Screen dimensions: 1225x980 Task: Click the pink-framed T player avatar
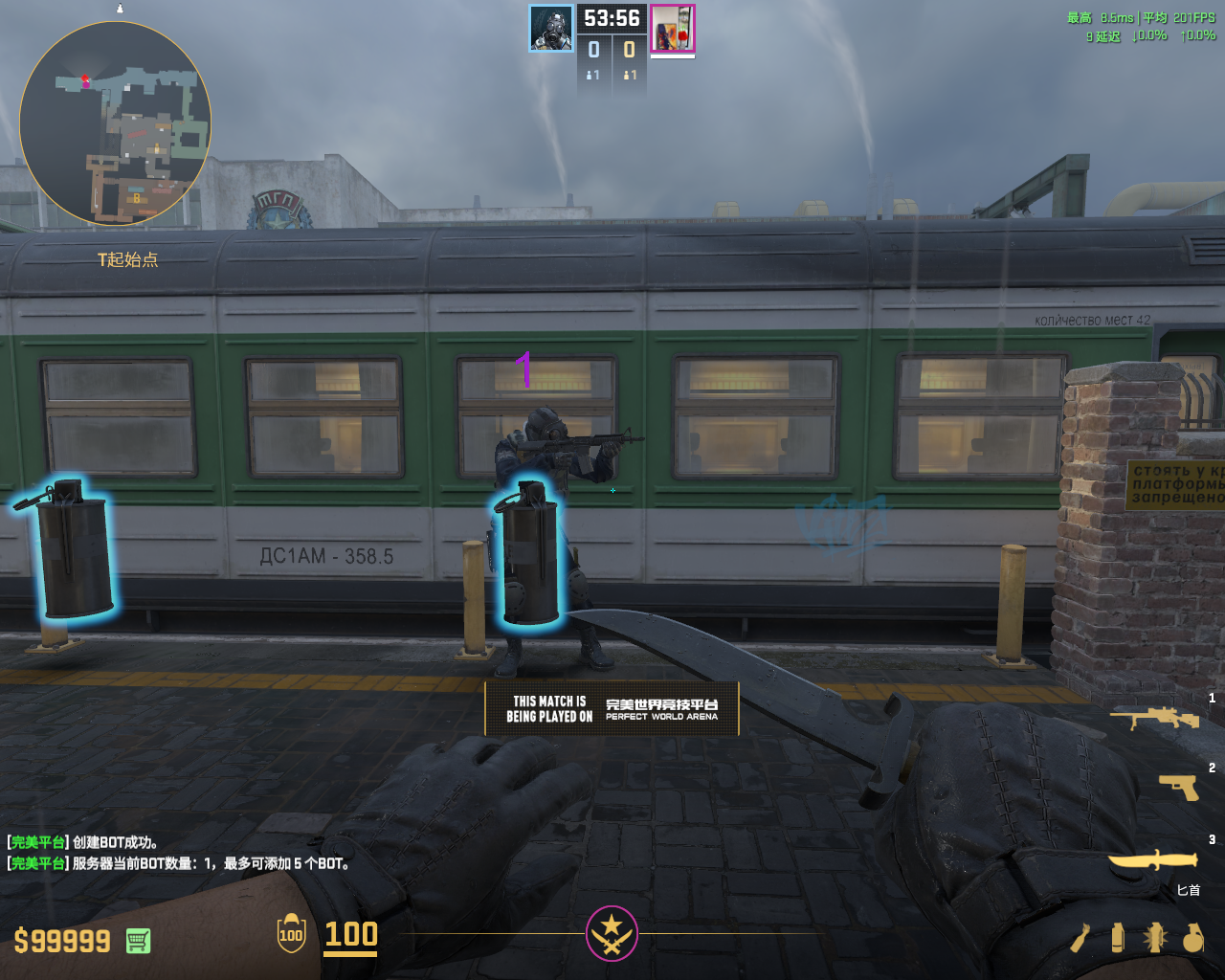tap(673, 28)
